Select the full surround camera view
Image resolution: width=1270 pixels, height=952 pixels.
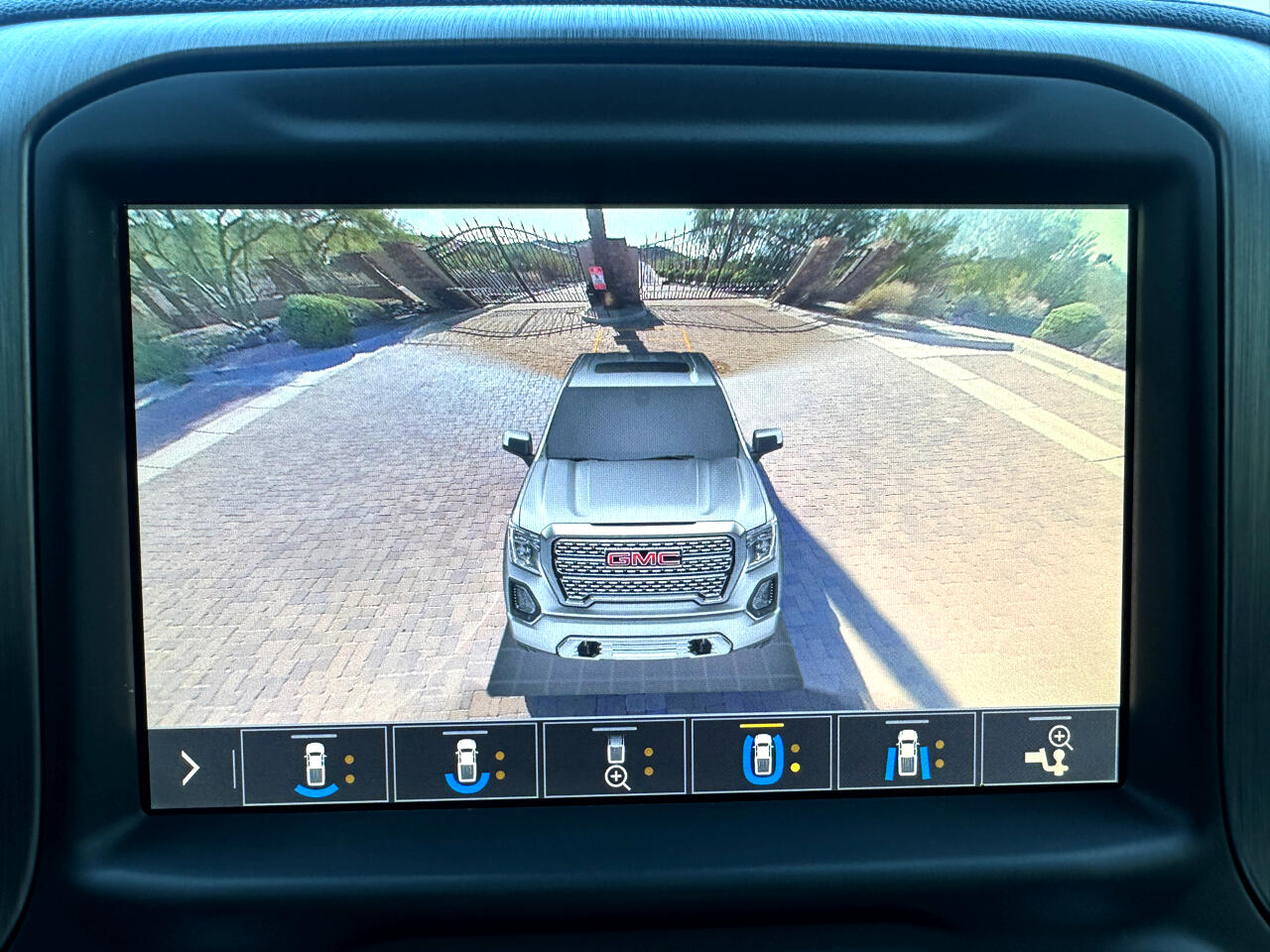(762, 759)
